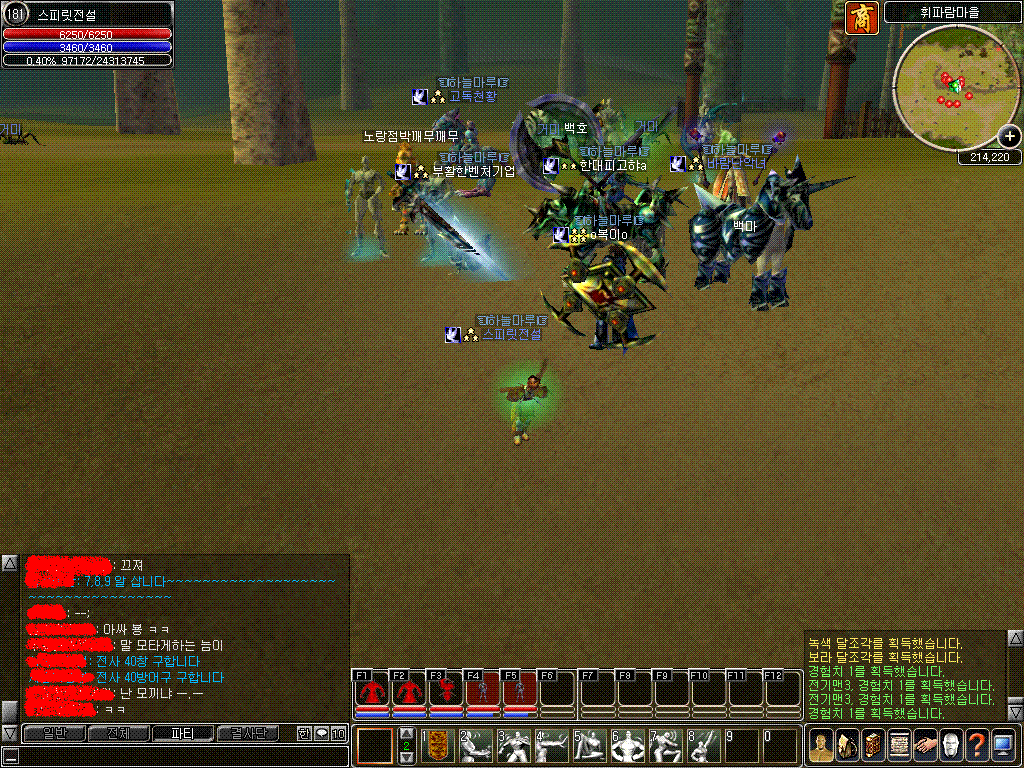
Task: Zoom the minimap with the plus button
Action: point(1009,137)
